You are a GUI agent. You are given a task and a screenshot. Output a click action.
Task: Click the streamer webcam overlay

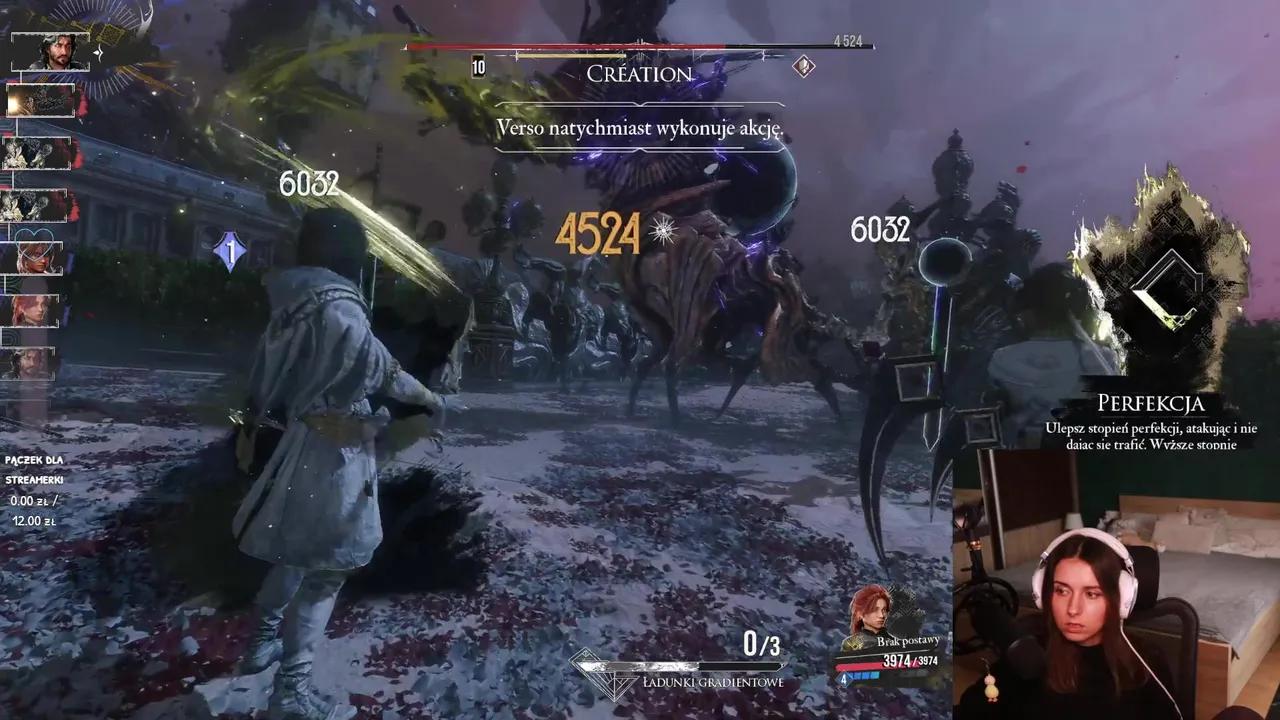click(x=1115, y=584)
